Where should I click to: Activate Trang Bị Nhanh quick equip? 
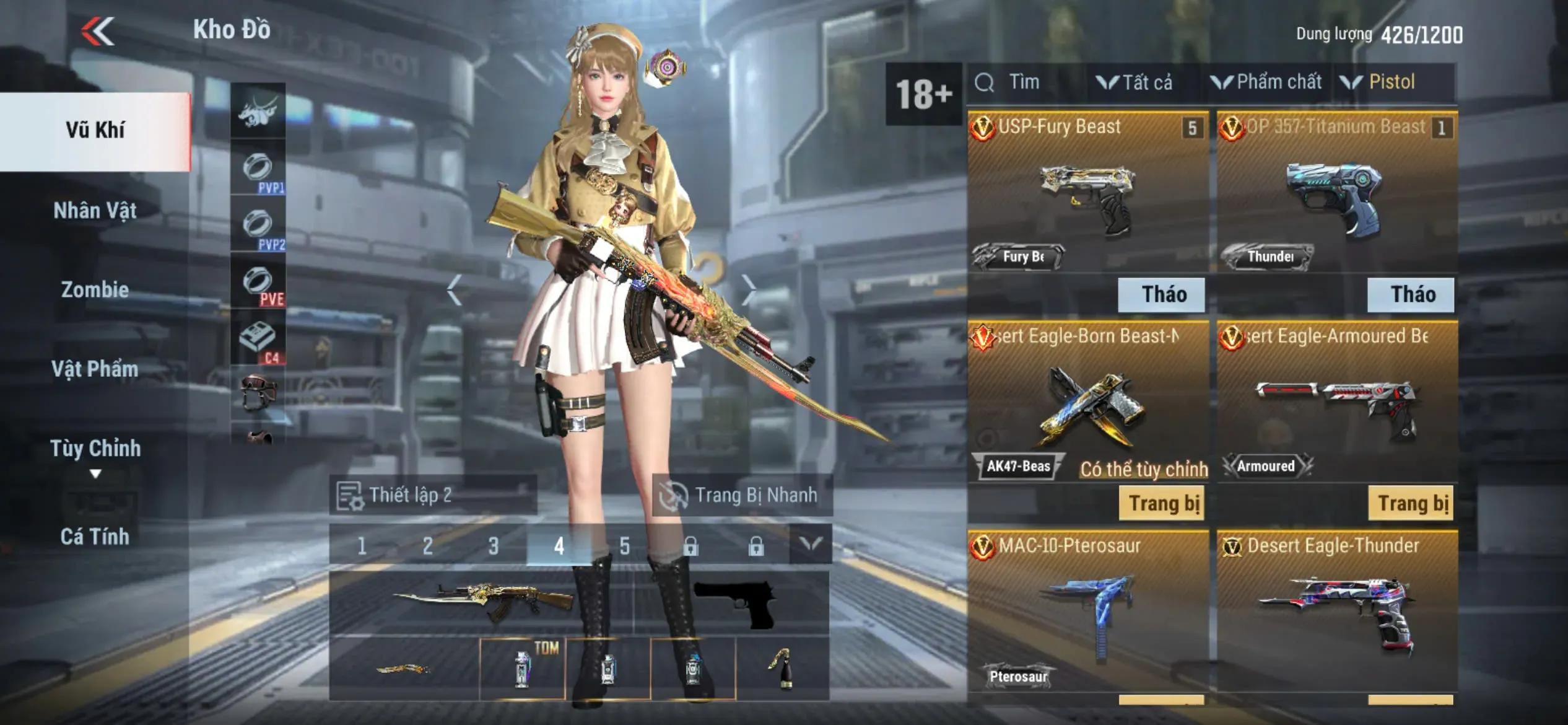(742, 495)
